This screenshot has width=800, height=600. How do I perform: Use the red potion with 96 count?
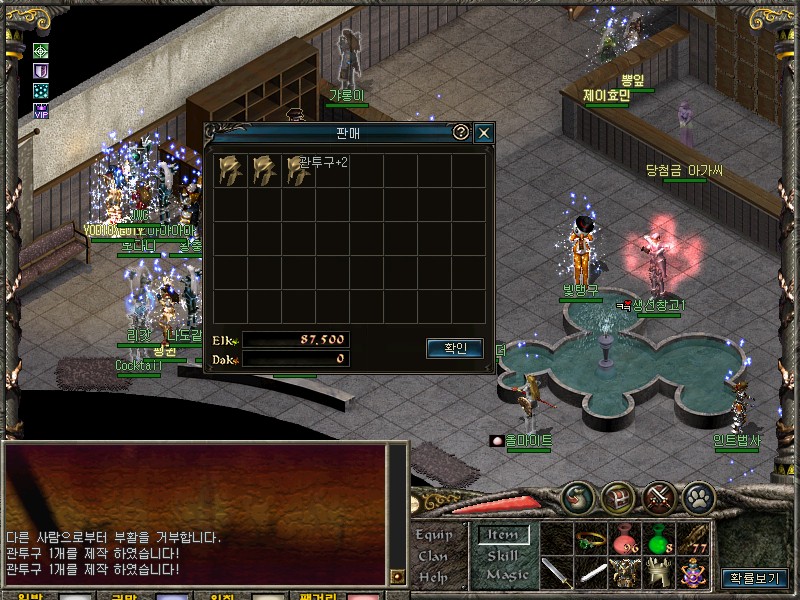[625, 540]
